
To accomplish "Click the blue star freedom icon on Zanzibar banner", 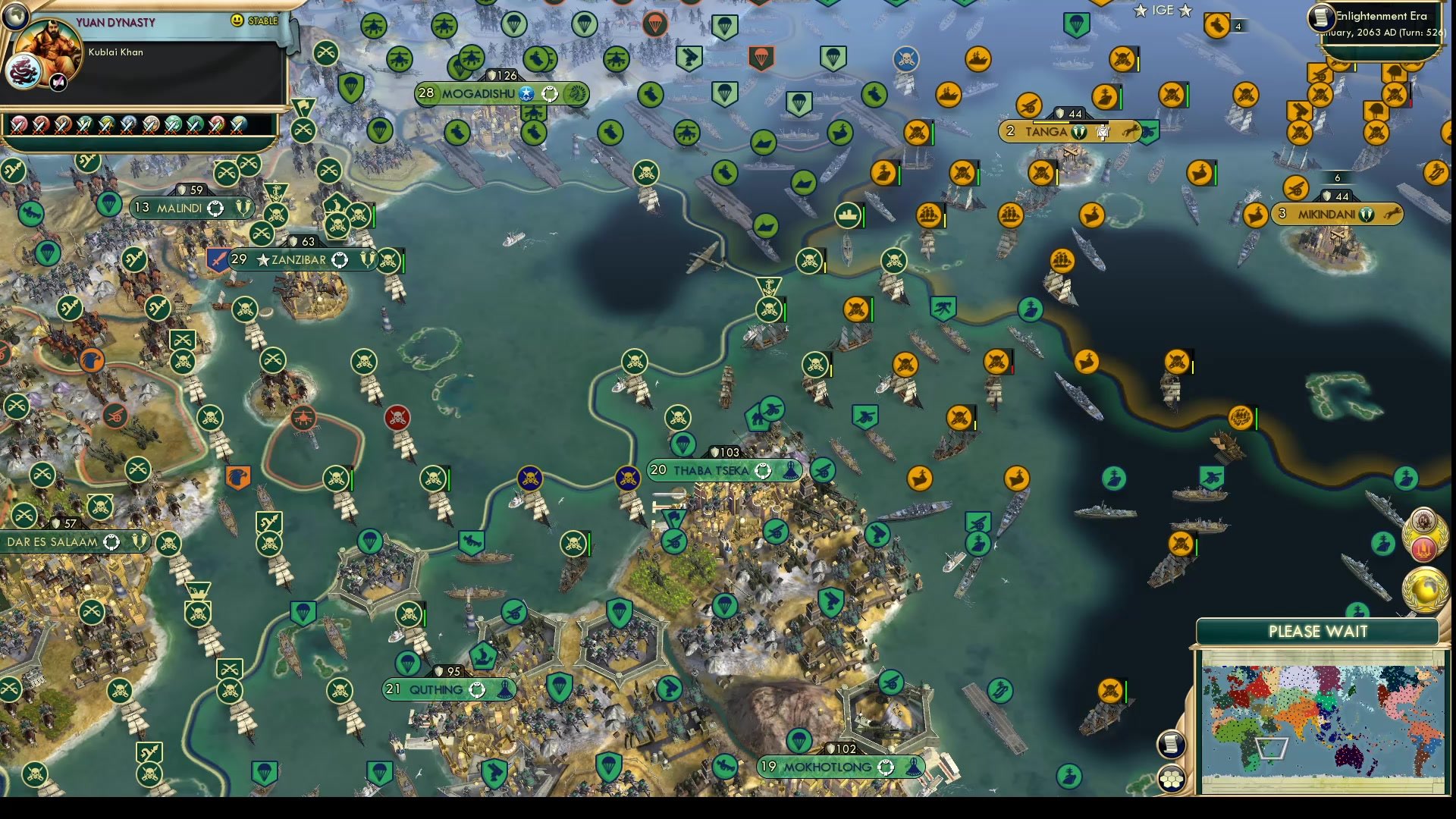I will tap(262, 260).
